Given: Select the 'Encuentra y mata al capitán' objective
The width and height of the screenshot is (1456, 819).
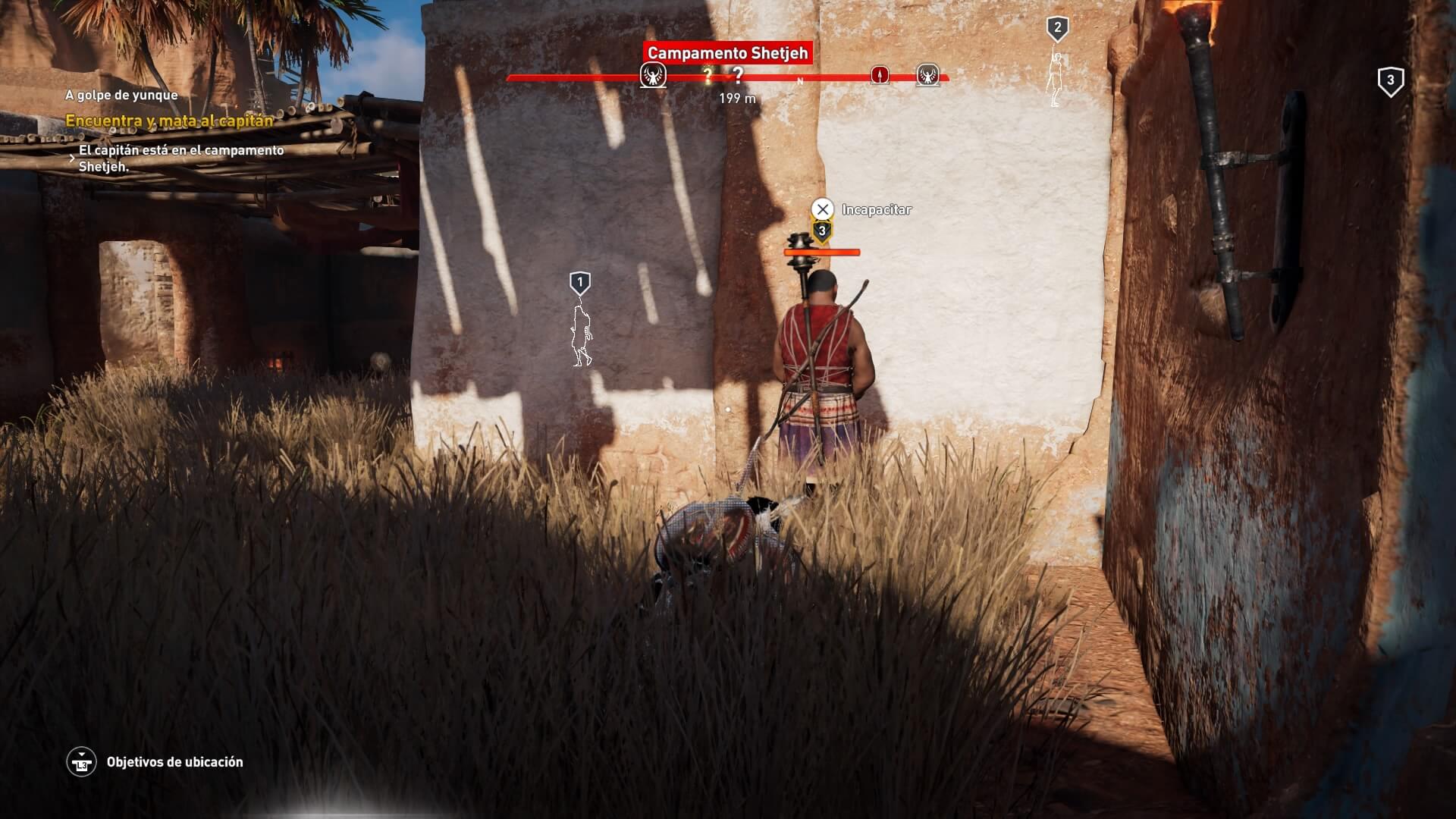Looking at the screenshot, I should coord(169,121).
